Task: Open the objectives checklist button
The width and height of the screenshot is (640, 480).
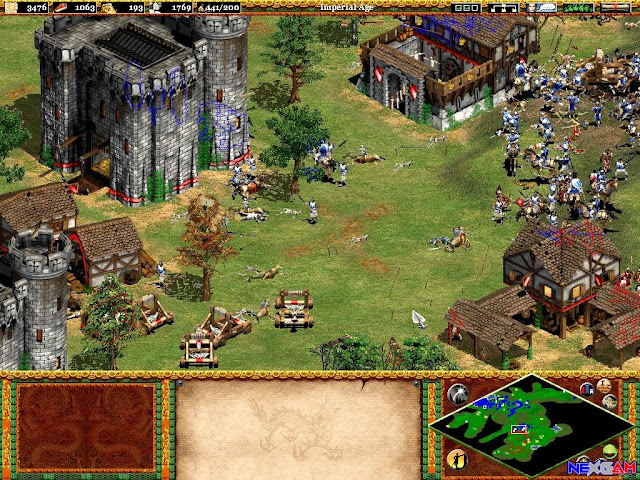Action: tap(466, 7)
